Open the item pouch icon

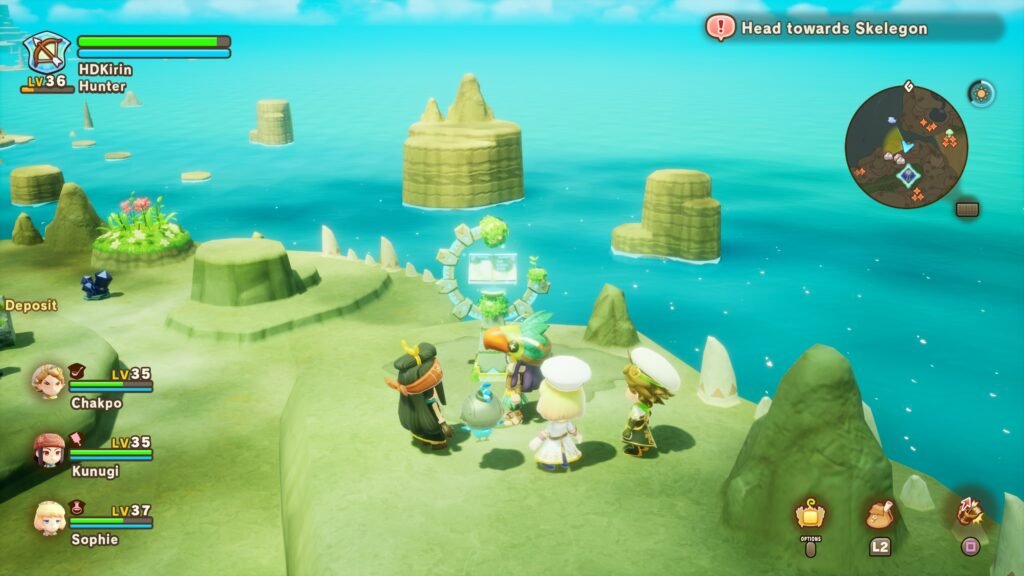[x=880, y=514]
